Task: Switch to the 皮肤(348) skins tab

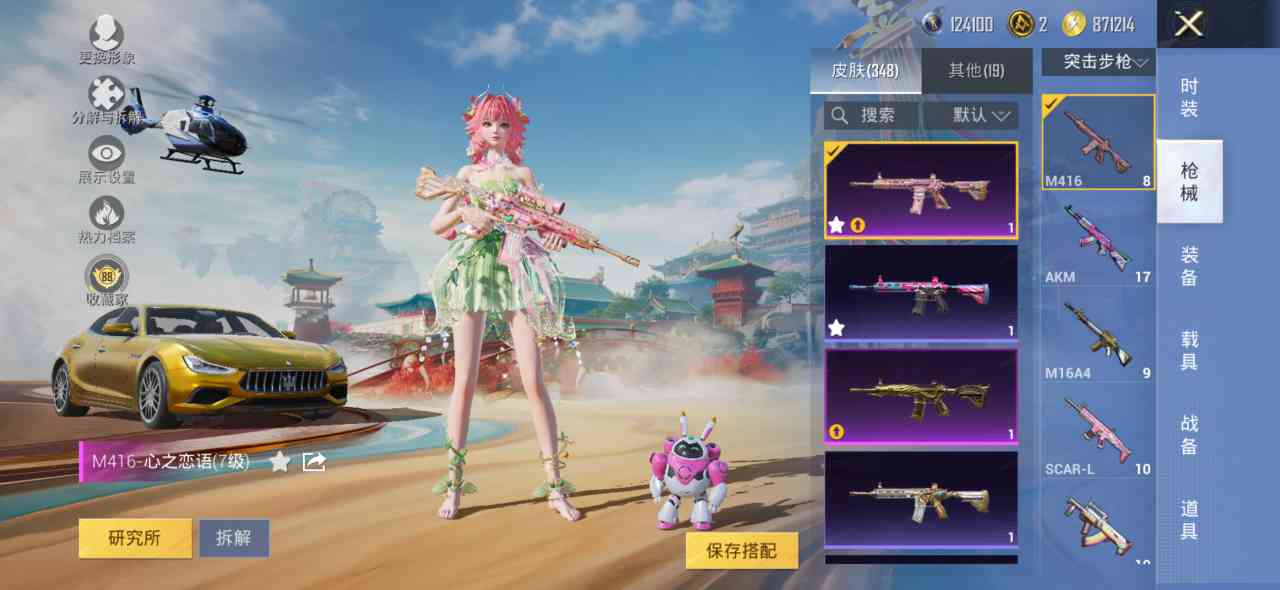Action: coord(865,71)
